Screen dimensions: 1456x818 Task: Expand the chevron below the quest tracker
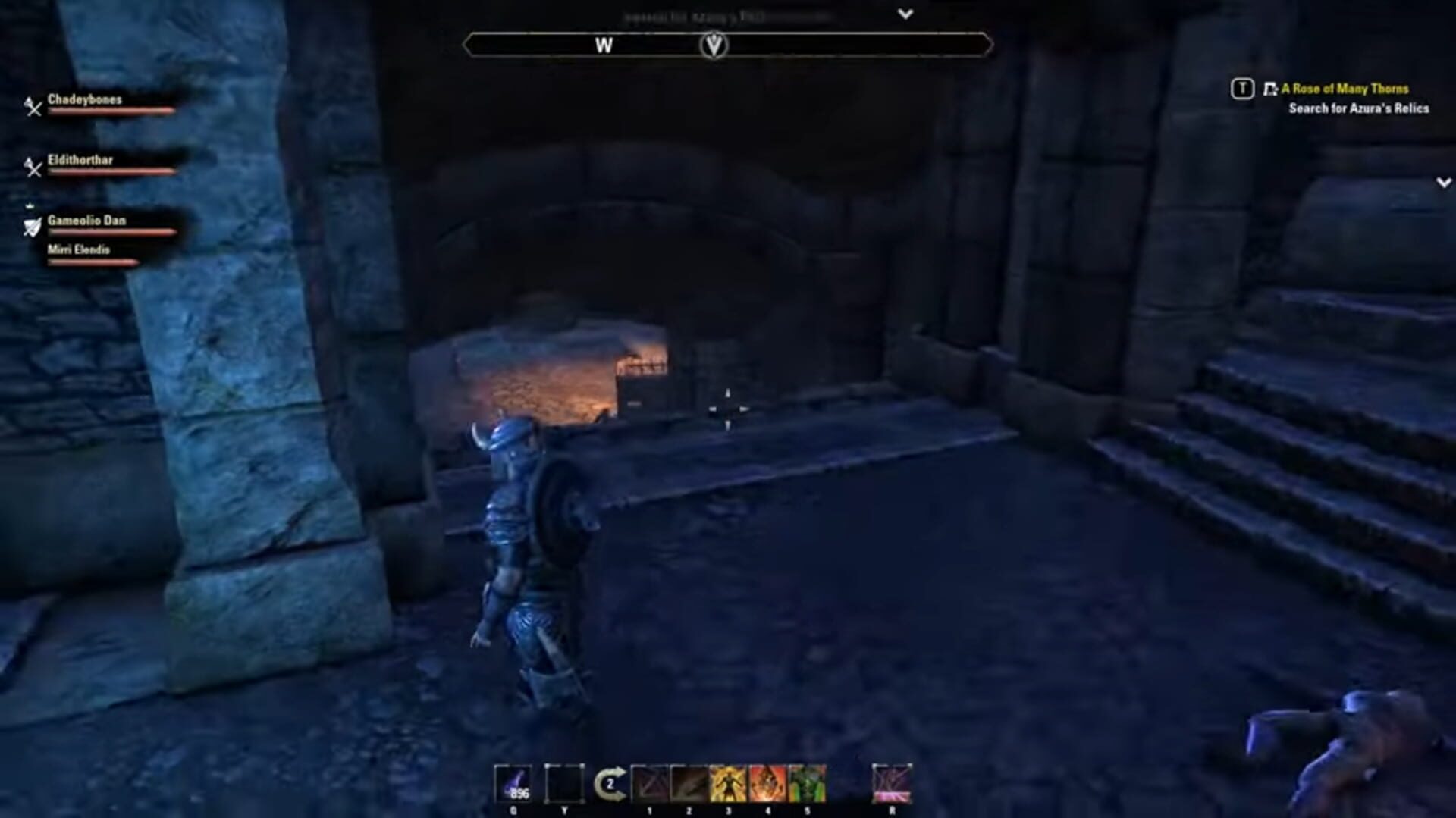[1439, 182]
